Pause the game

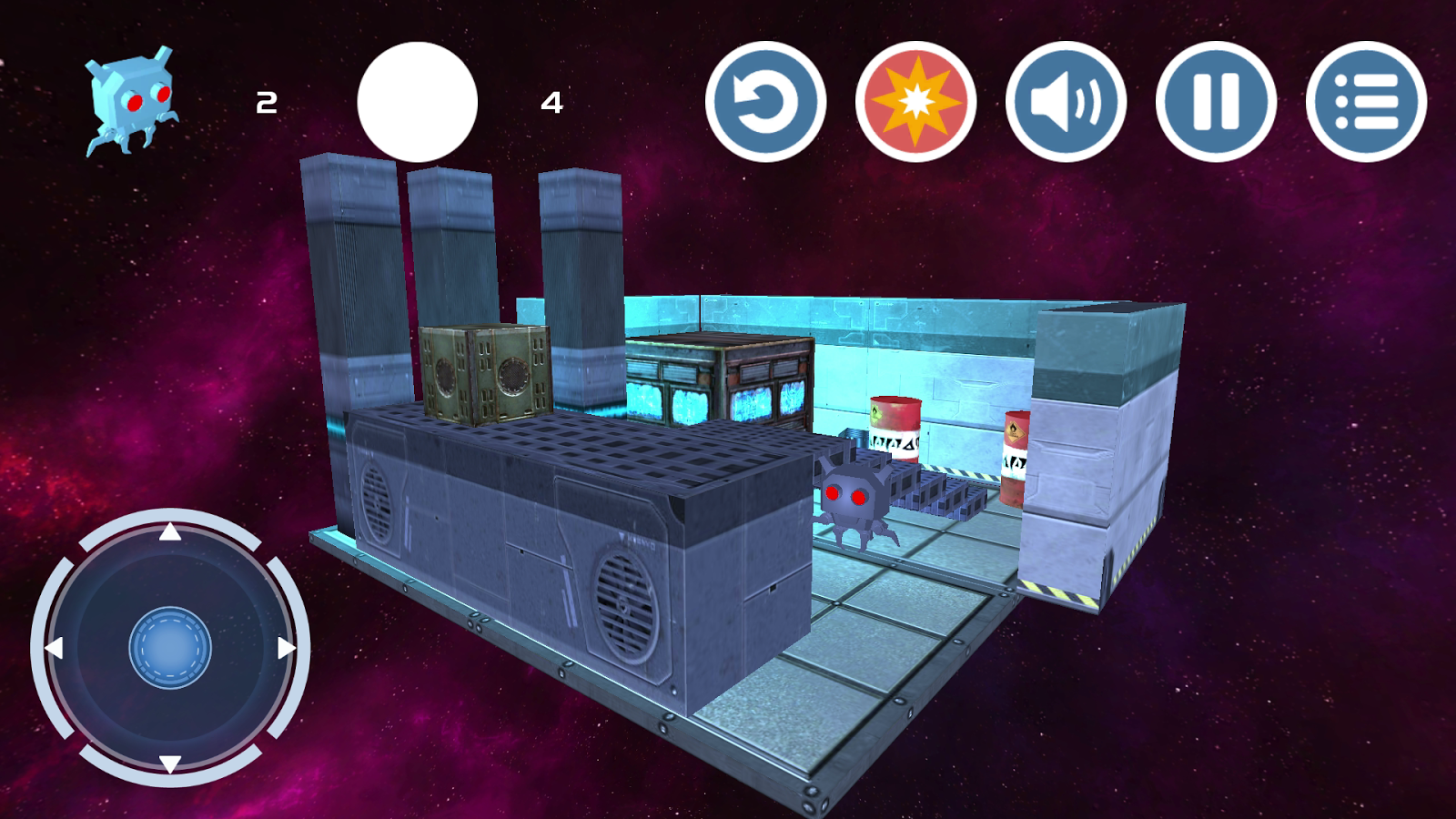(x=1216, y=102)
